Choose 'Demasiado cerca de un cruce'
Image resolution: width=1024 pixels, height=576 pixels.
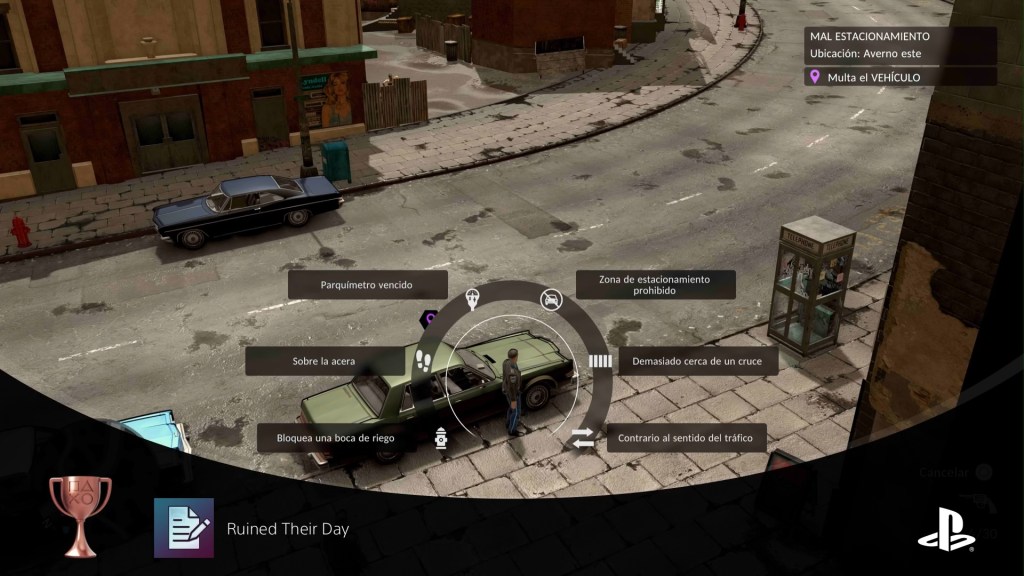(x=697, y=361)
